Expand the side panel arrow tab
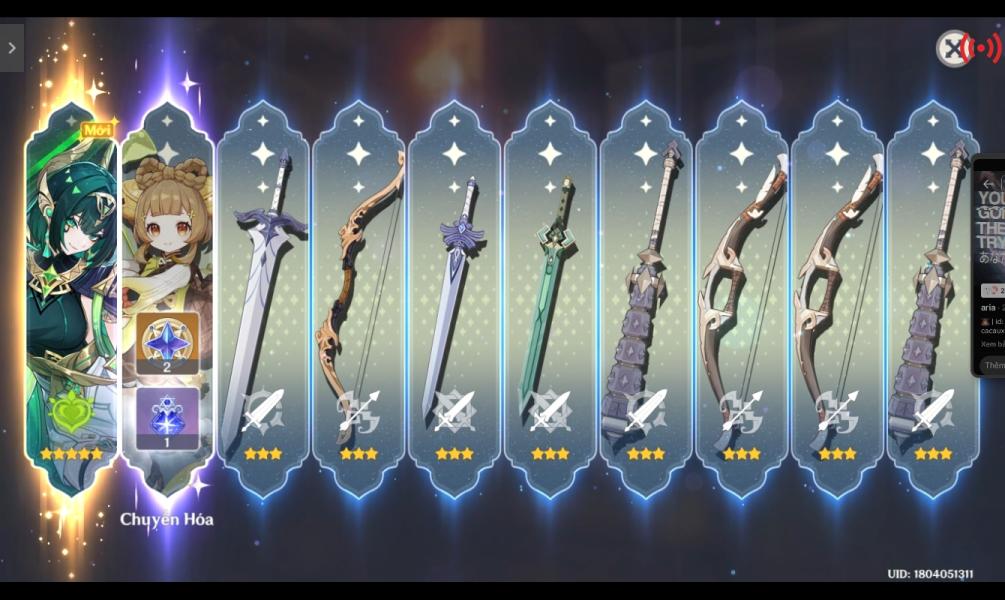 point(12,48)
